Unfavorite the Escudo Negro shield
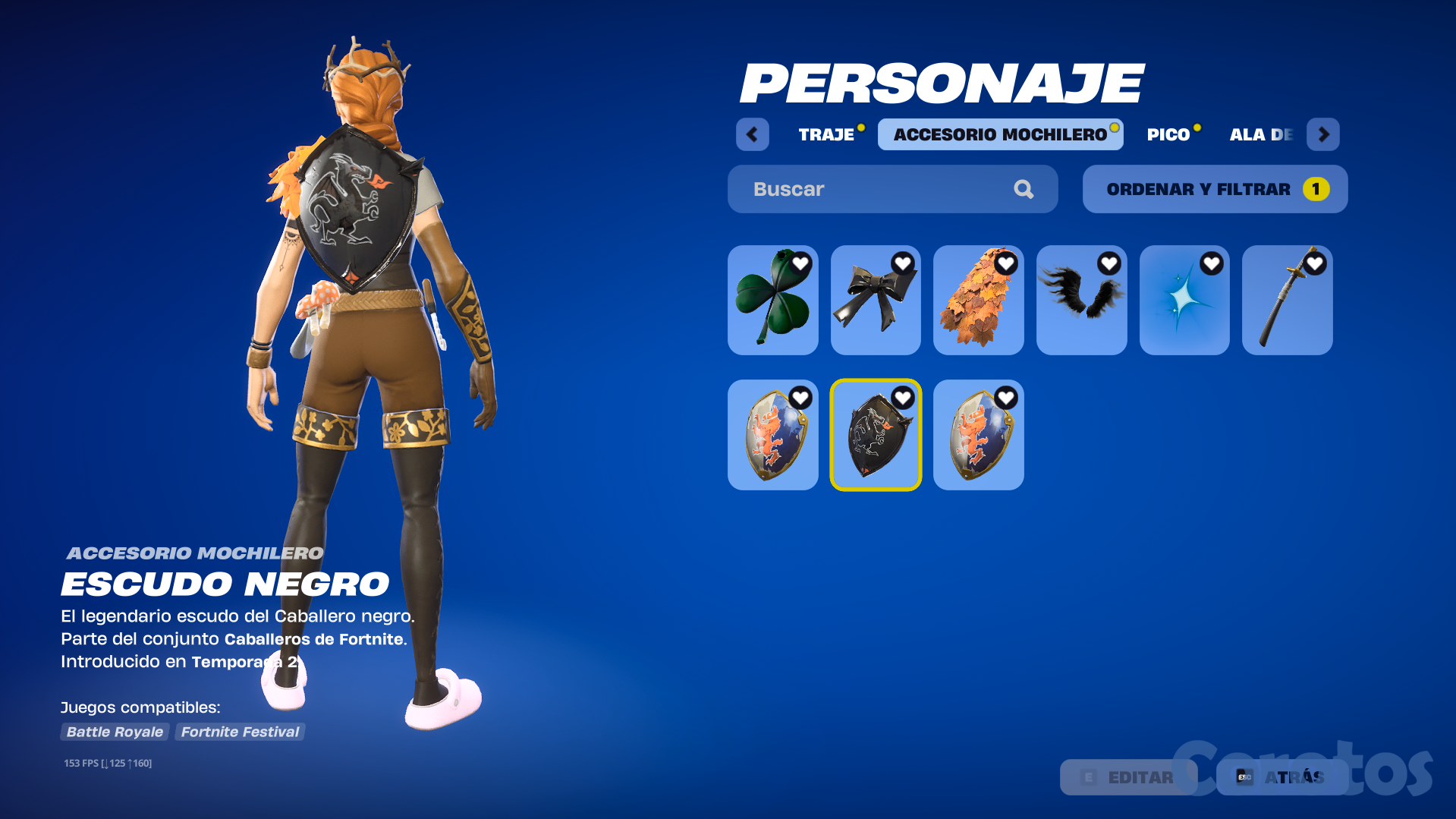This screenshot has width=1456, height=819. tap(902, 397)
